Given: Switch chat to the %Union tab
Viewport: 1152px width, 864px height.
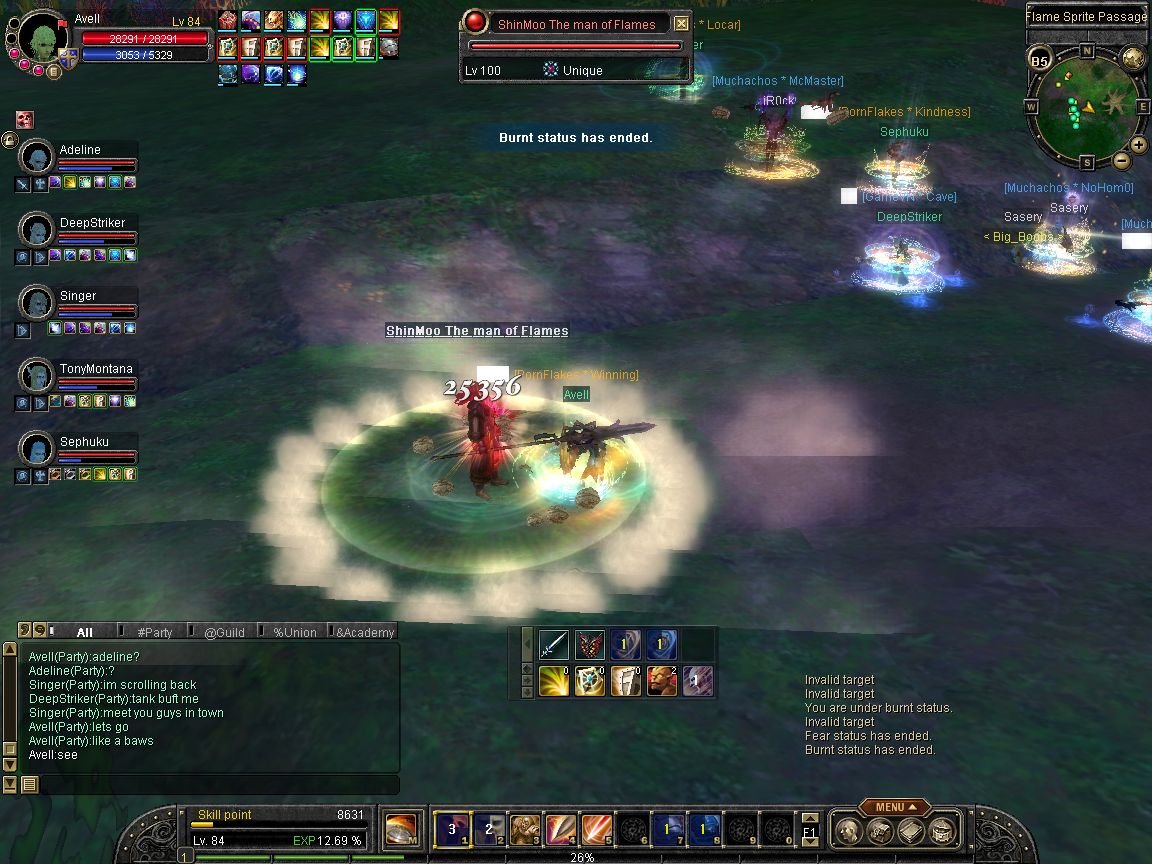Looking at the screenshot, I should pyautogui.click(x=294, y=632).
